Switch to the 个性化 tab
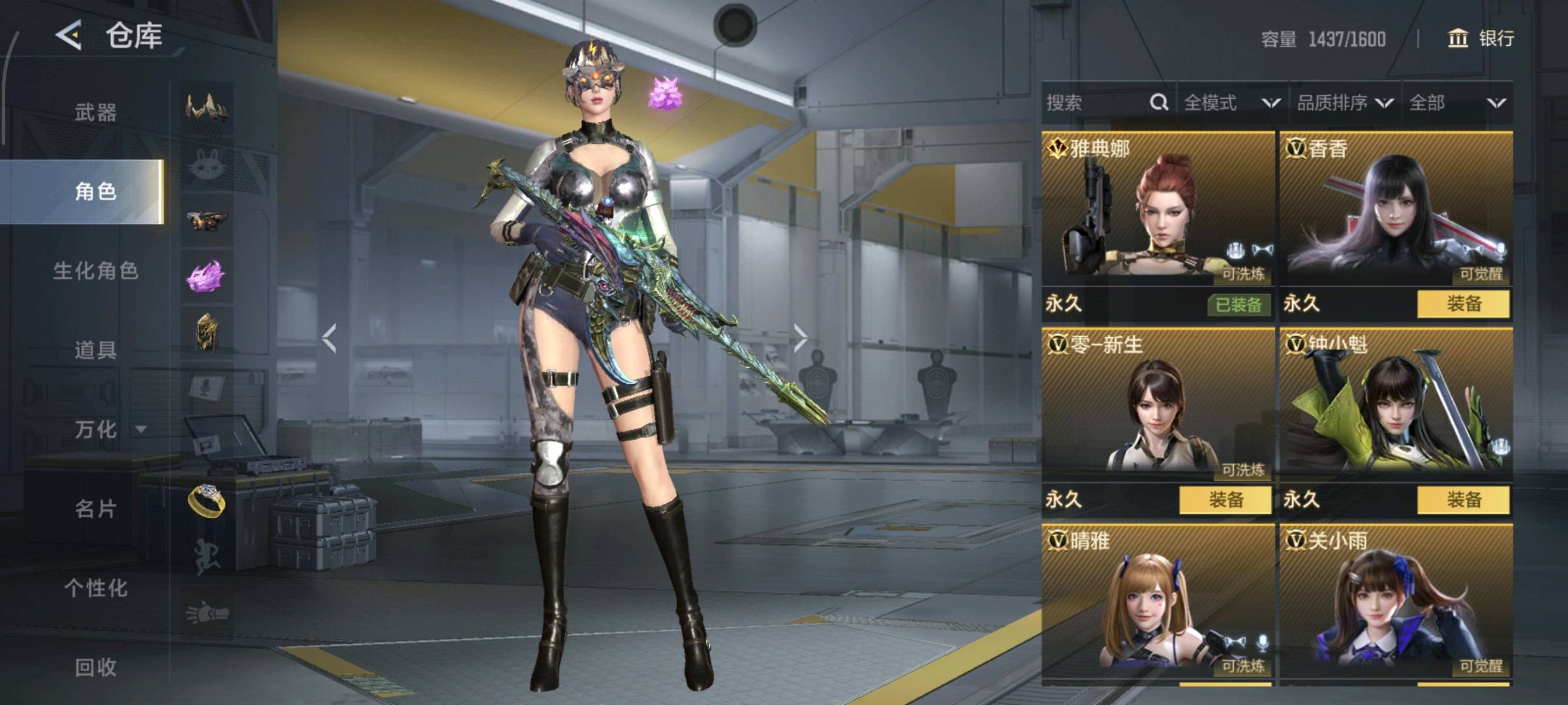 point(95,587)
